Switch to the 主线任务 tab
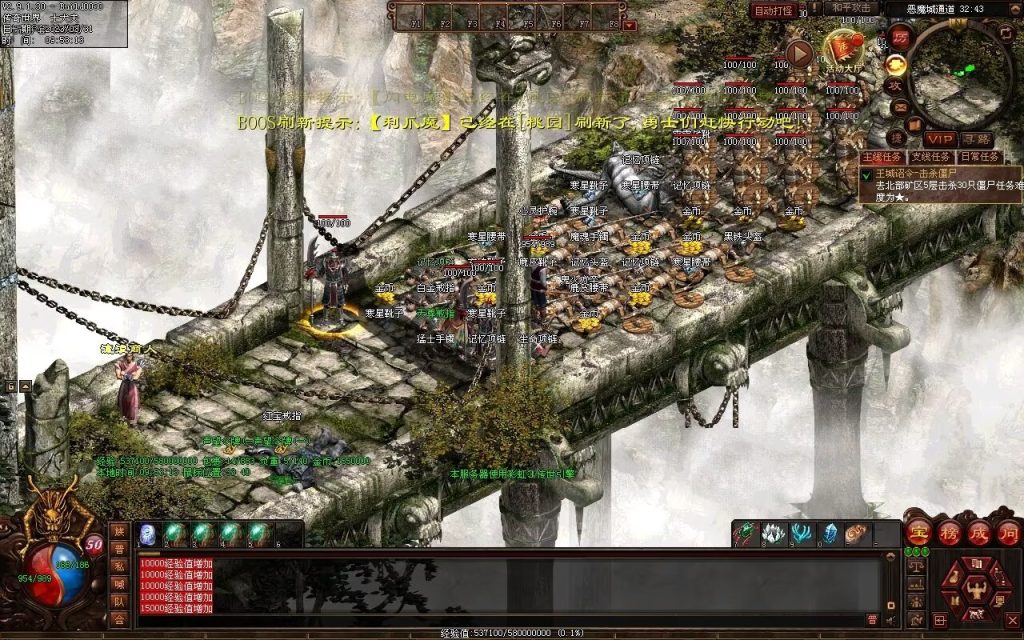The height and width of the screenshot is (640, 1024). pos(881,157)
